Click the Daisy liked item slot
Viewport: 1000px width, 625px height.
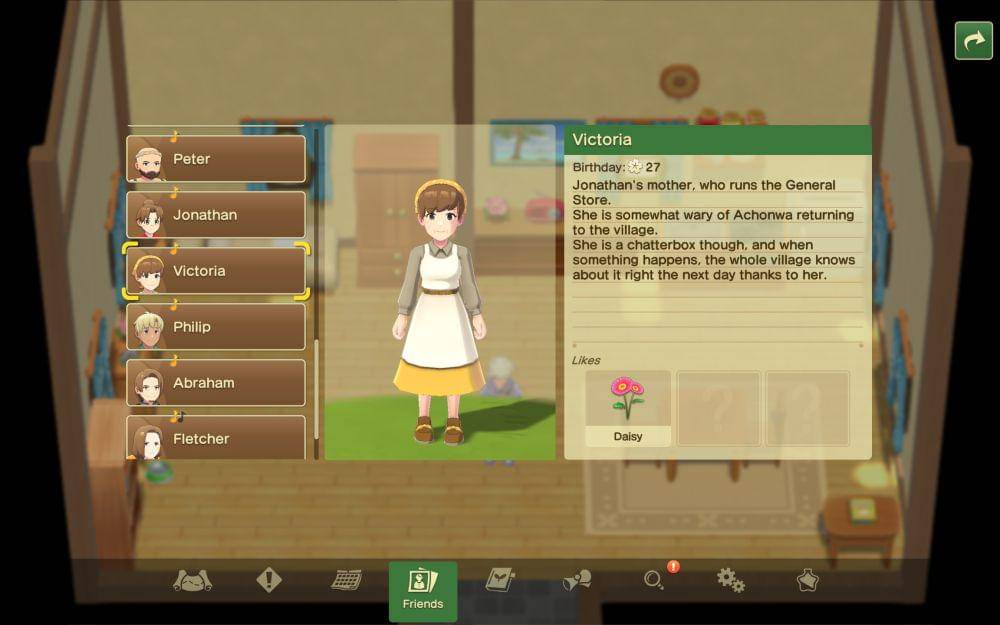point(628,408)
